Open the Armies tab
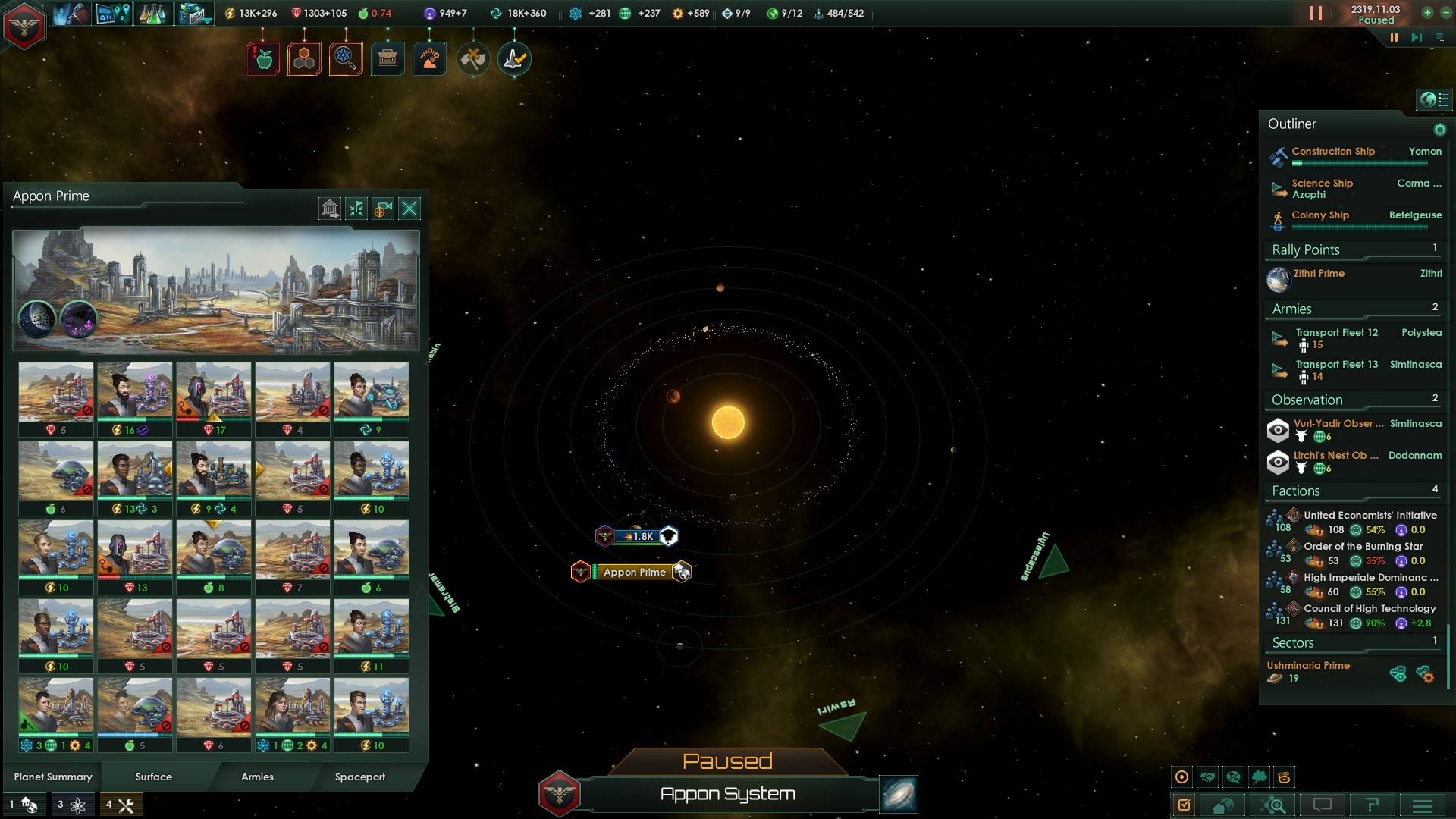 (x=257, y=777)
